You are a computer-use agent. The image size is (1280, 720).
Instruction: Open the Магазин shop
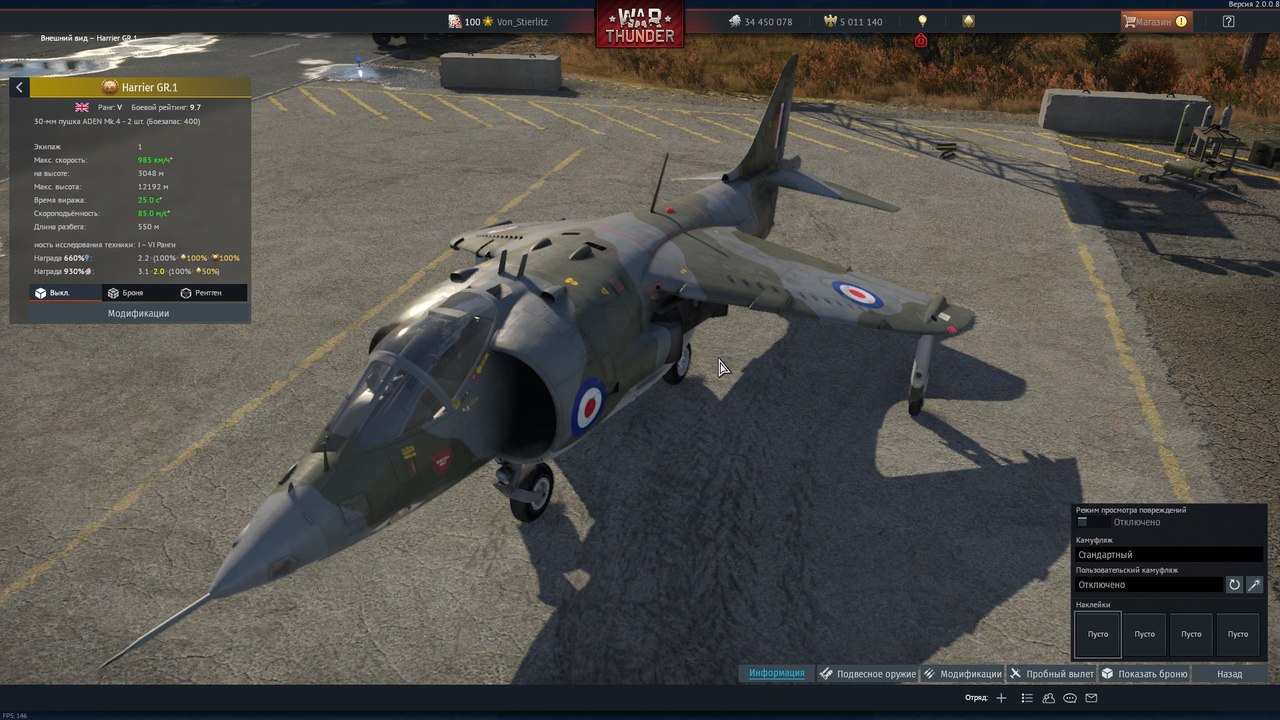[1156, 21]
